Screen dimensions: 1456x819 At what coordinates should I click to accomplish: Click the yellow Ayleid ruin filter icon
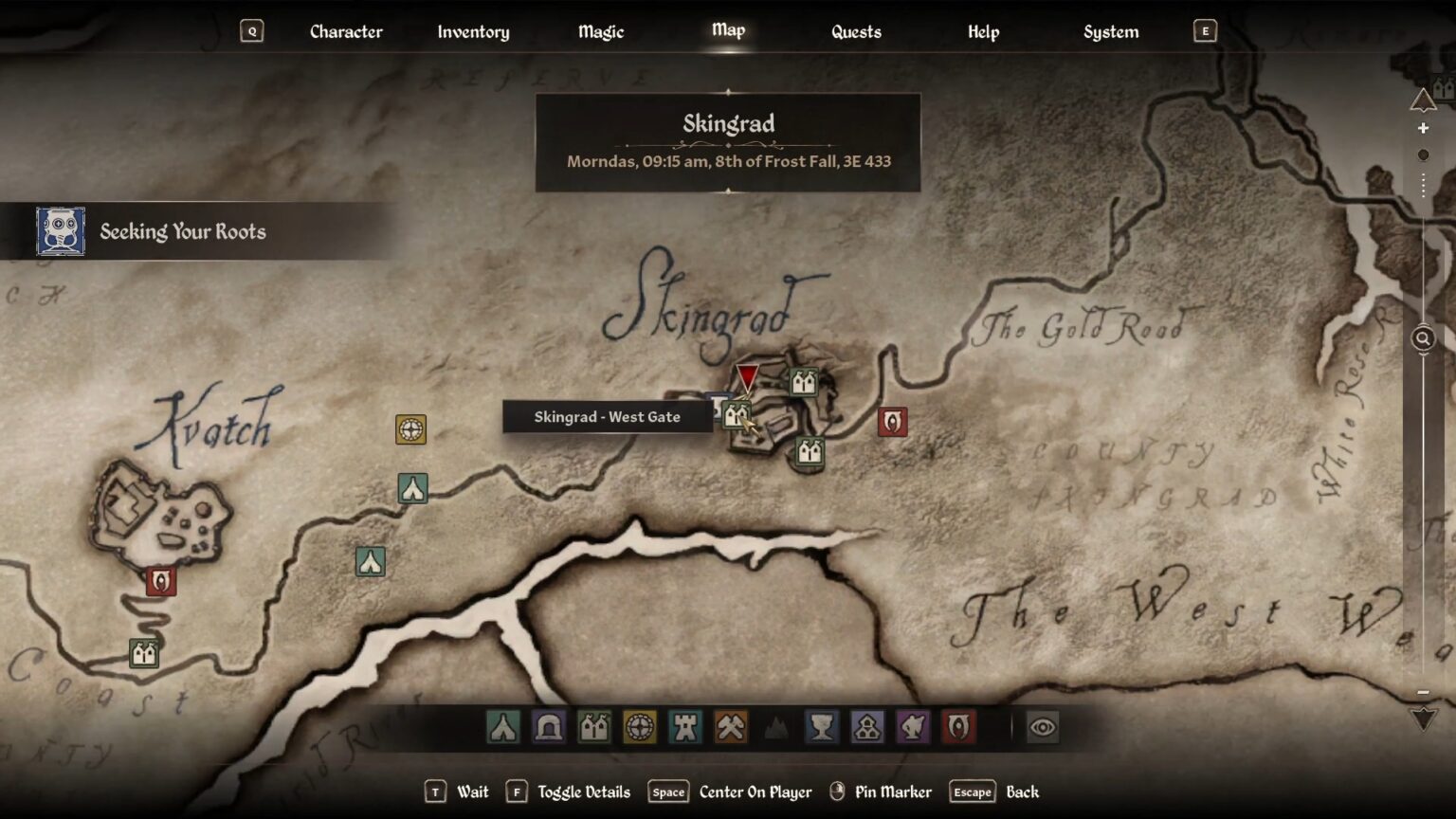639,727
